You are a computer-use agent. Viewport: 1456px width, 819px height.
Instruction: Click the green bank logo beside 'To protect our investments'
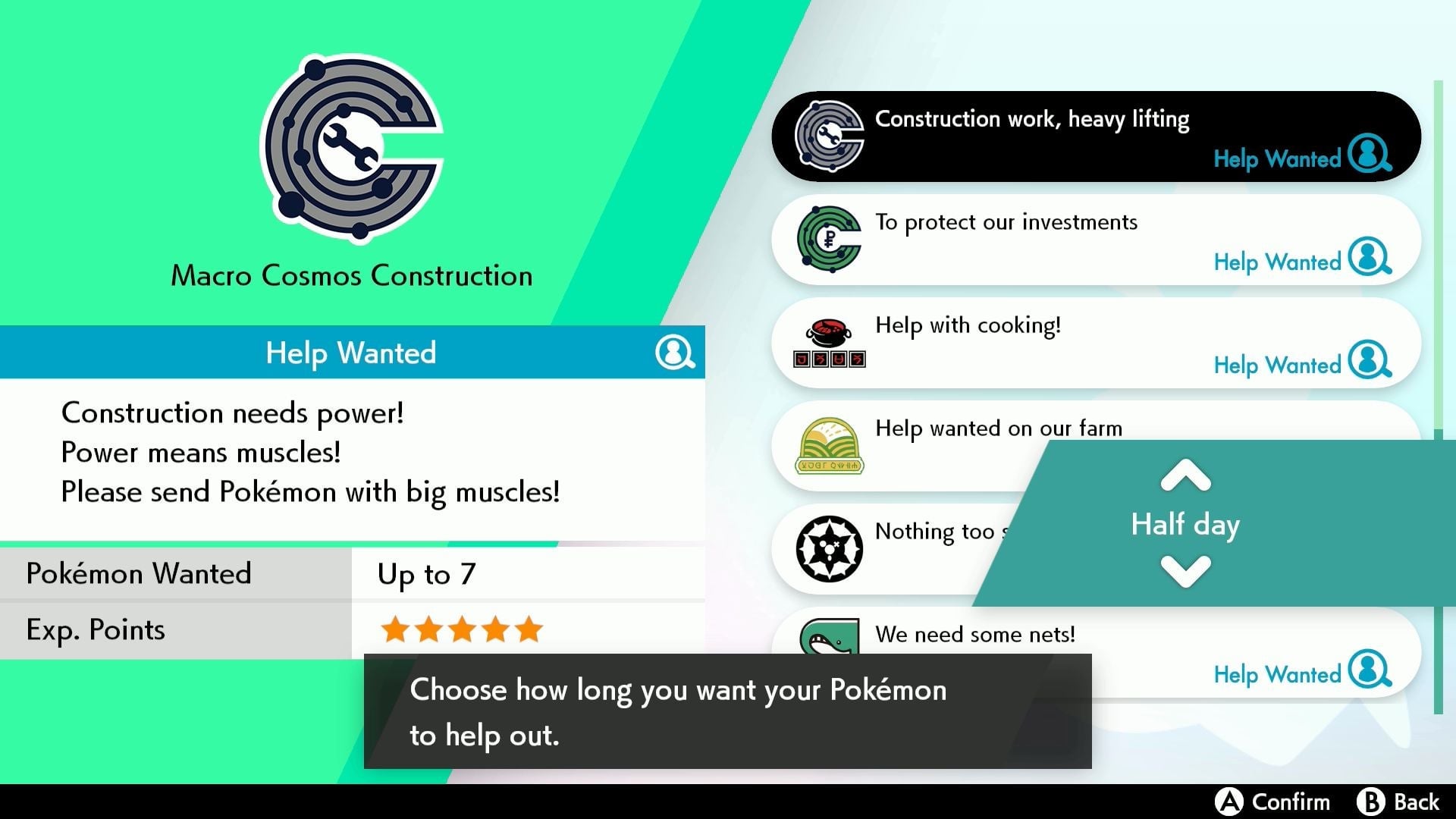point(828,237)
